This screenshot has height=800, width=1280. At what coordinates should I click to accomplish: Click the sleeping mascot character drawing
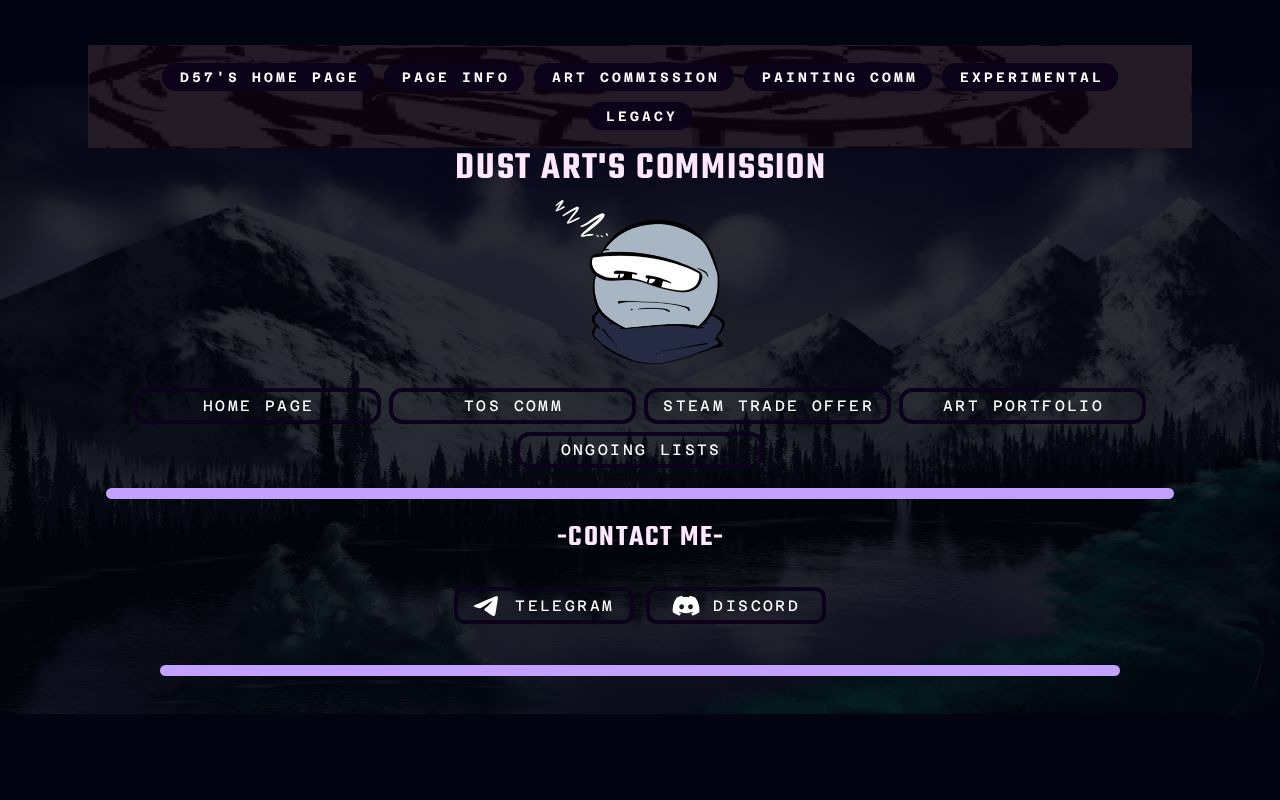tap(655, 290)
